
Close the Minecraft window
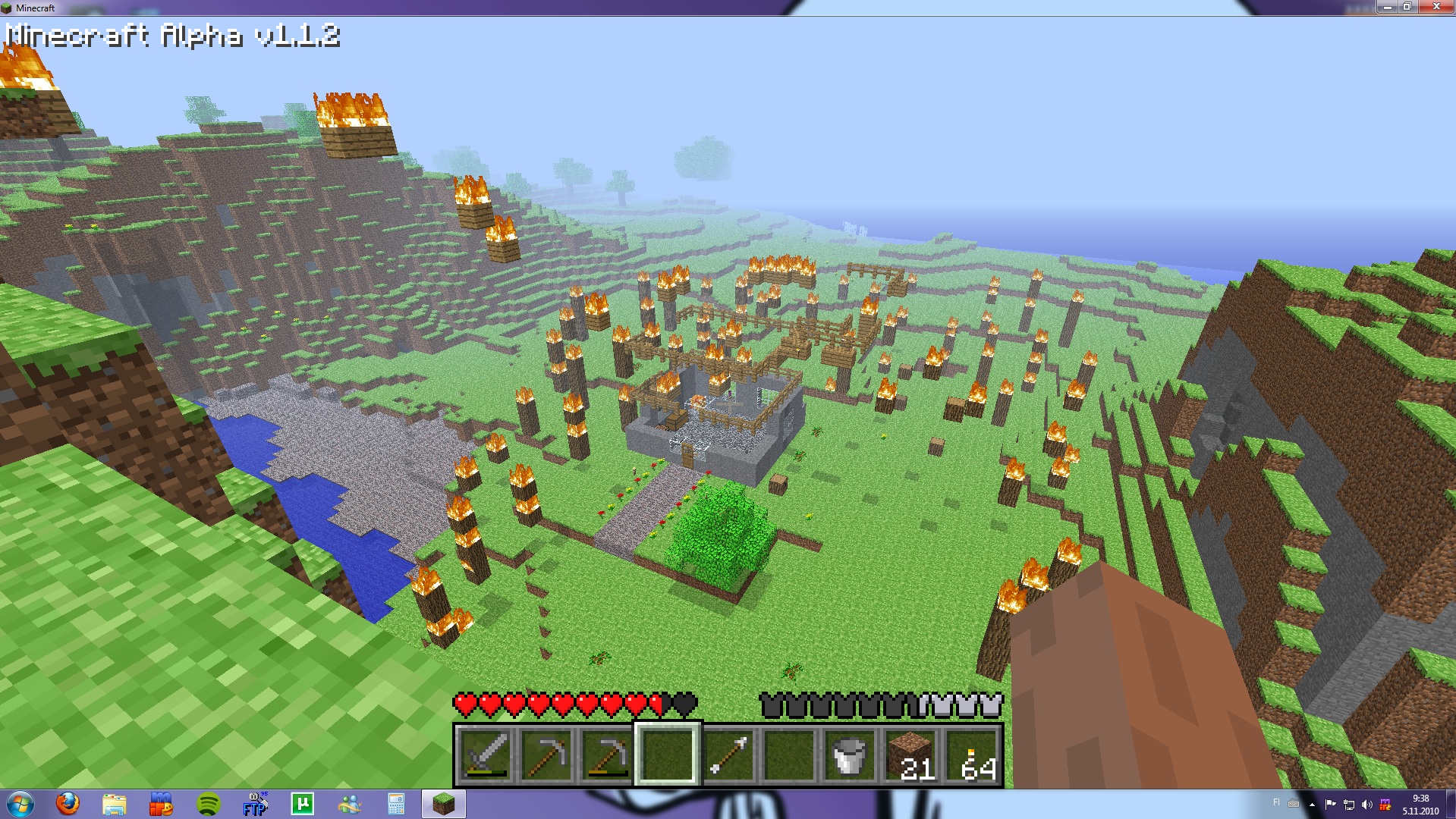(1436, 7)
